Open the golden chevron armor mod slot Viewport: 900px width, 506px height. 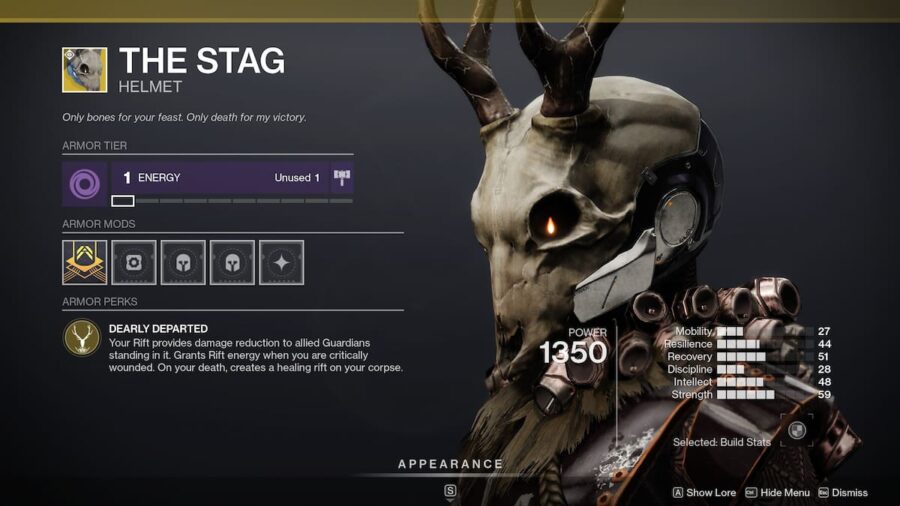pyautogui.click(x=84, y=262)
